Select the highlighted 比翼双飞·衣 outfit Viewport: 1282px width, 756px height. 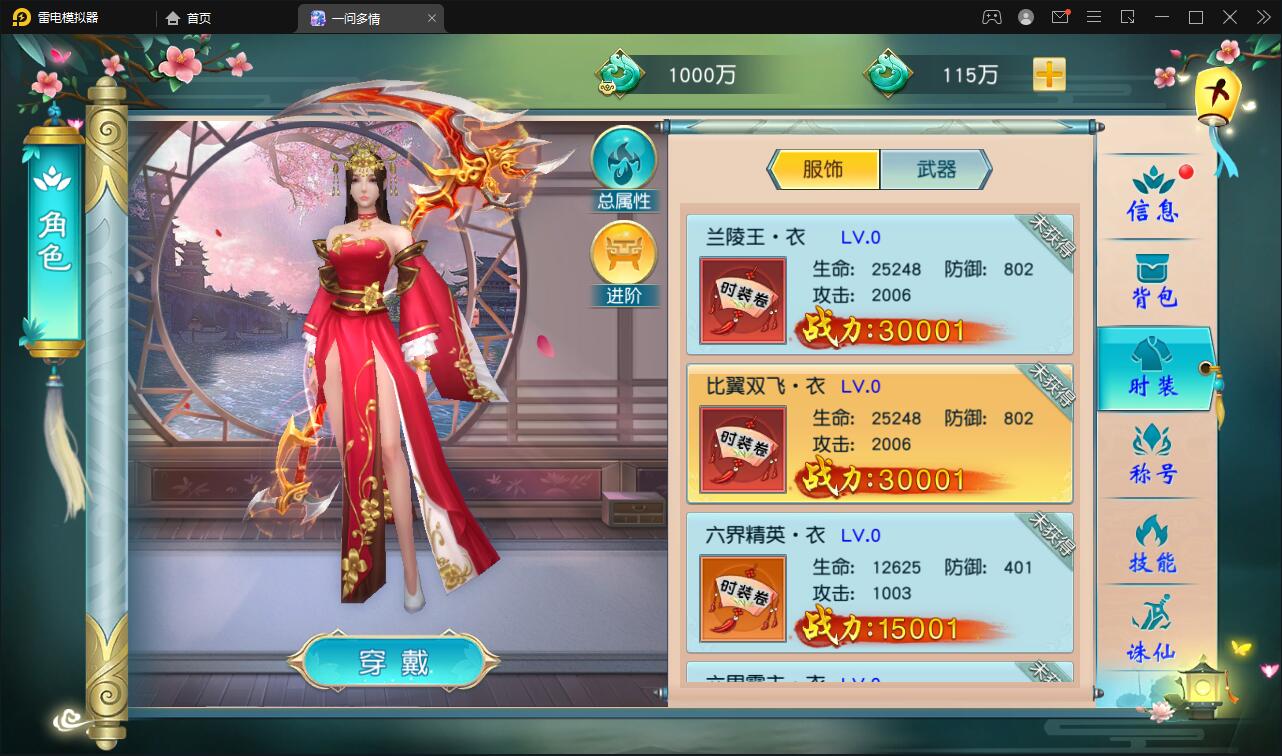tap(878, 433)
